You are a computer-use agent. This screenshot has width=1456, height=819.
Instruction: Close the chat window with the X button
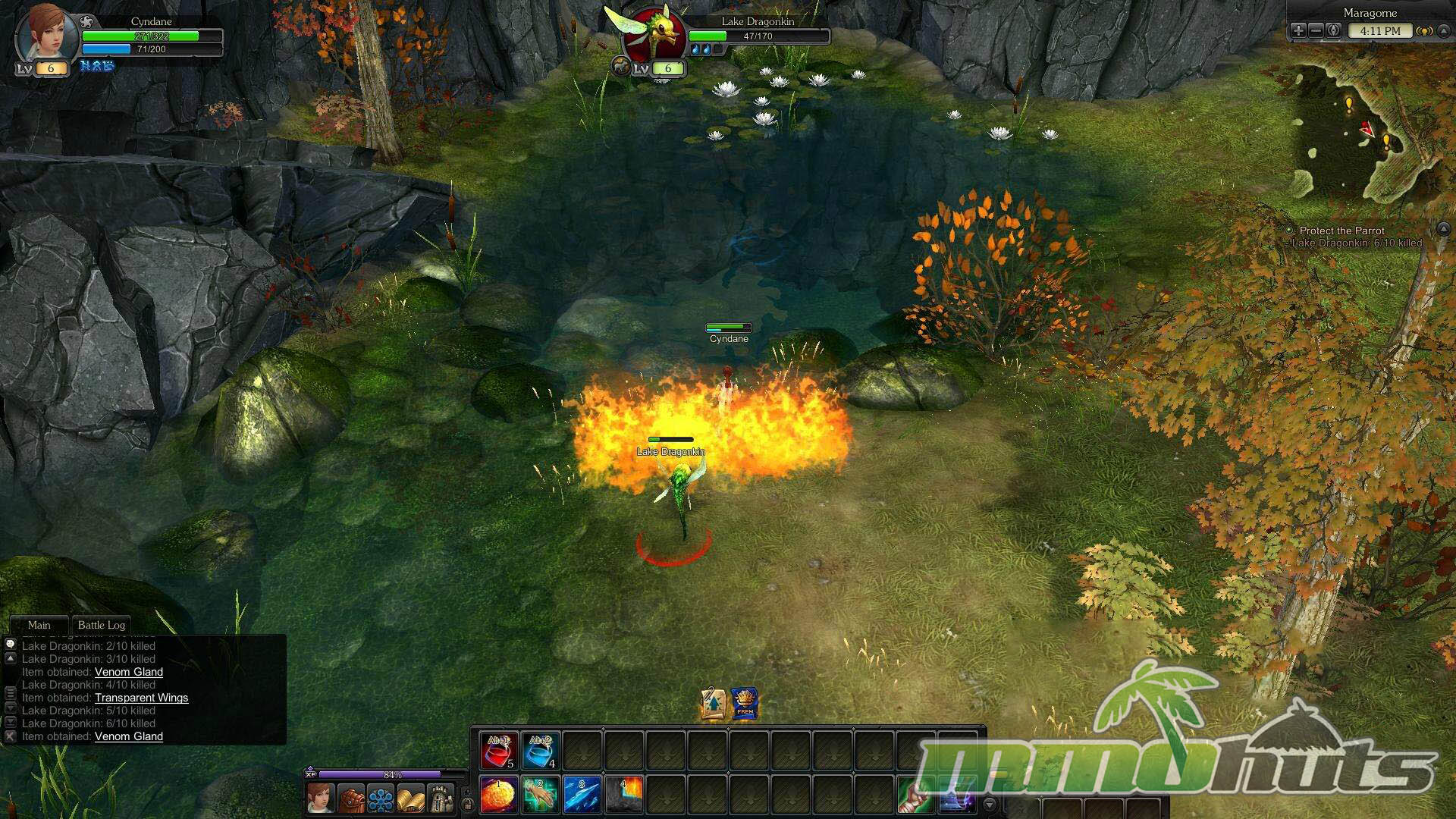(x=11, y=736)
